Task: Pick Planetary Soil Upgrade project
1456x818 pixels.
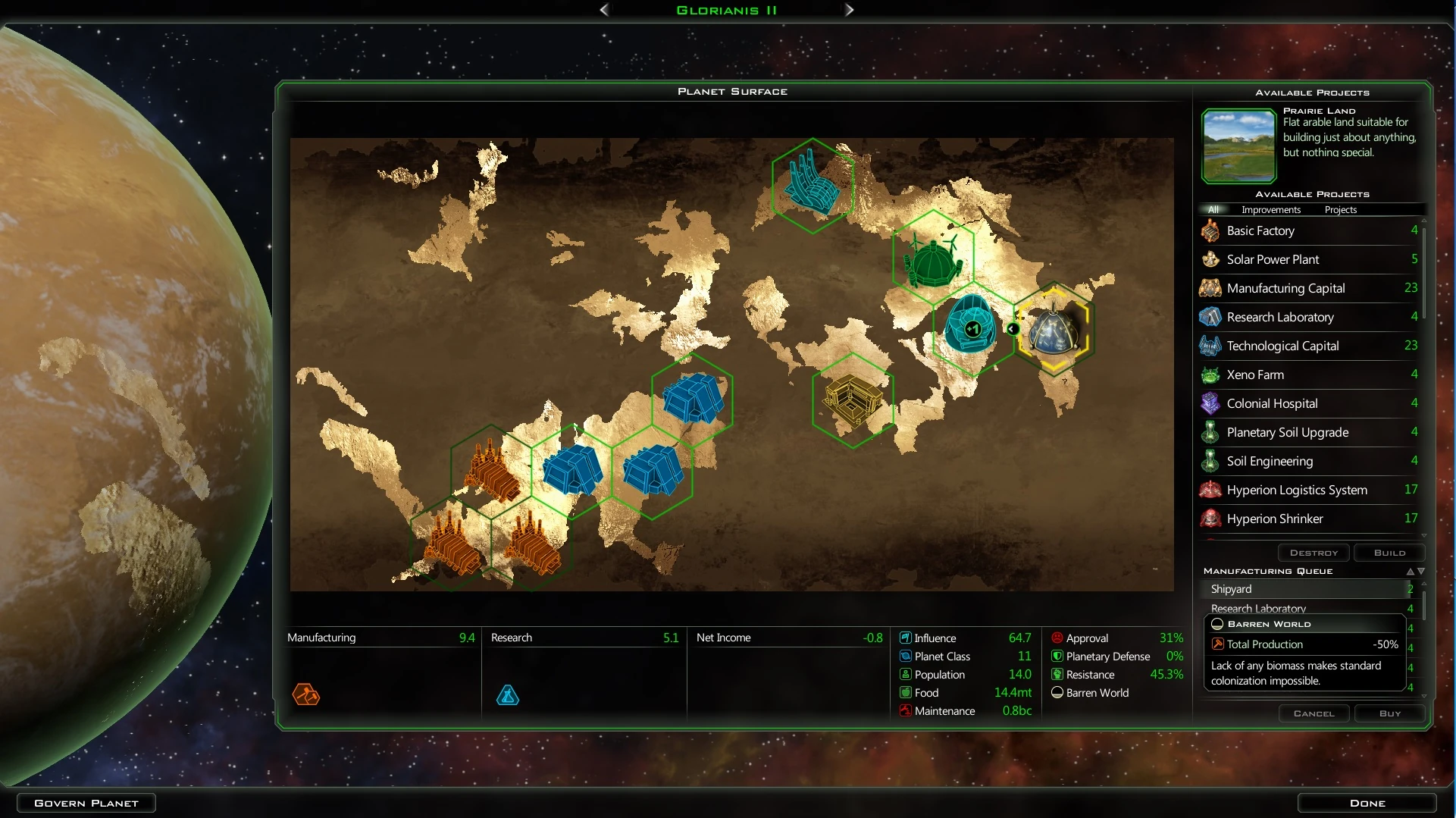Action: point(1287,432)
